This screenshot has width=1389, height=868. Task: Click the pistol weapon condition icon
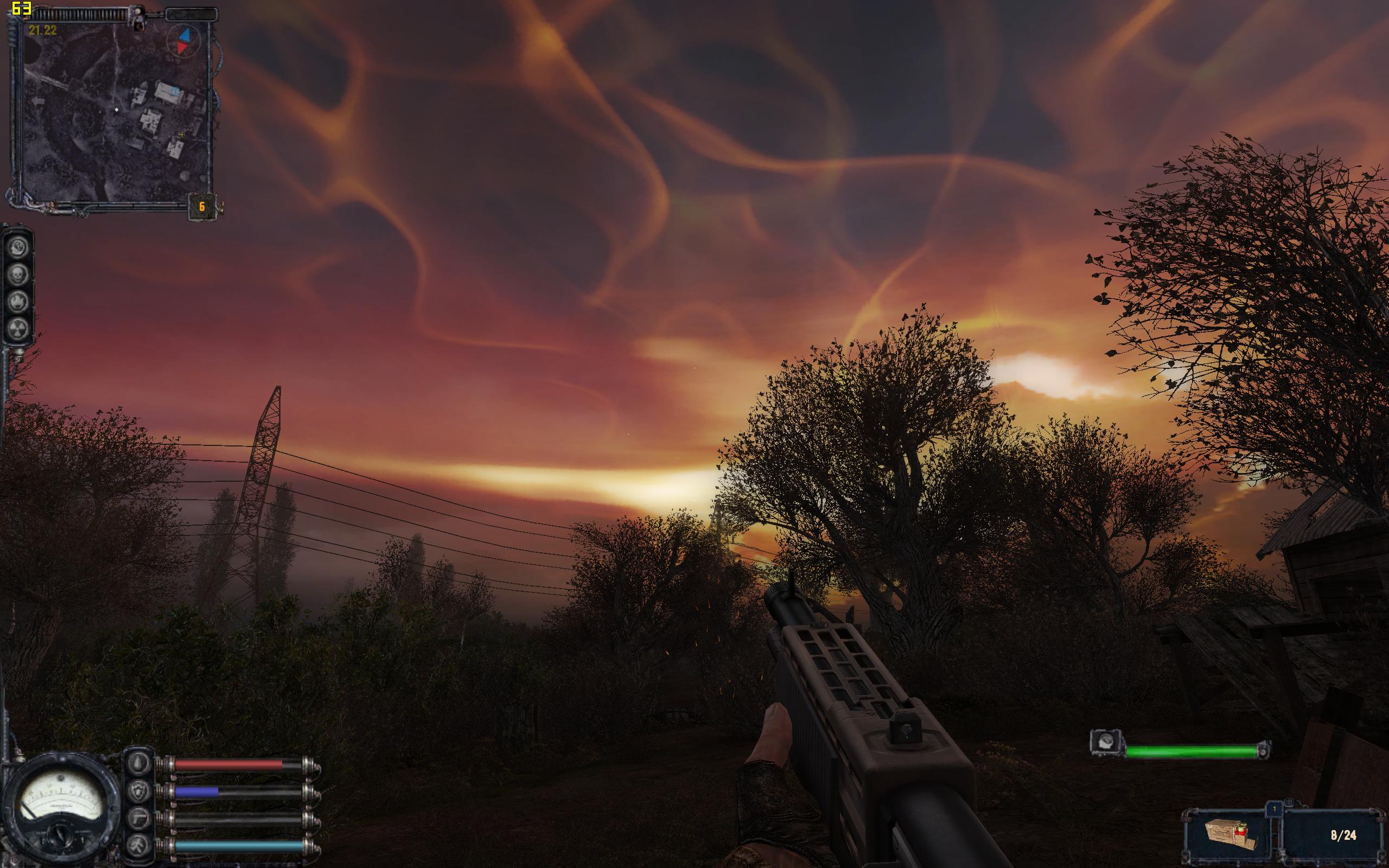pos(139,819)
